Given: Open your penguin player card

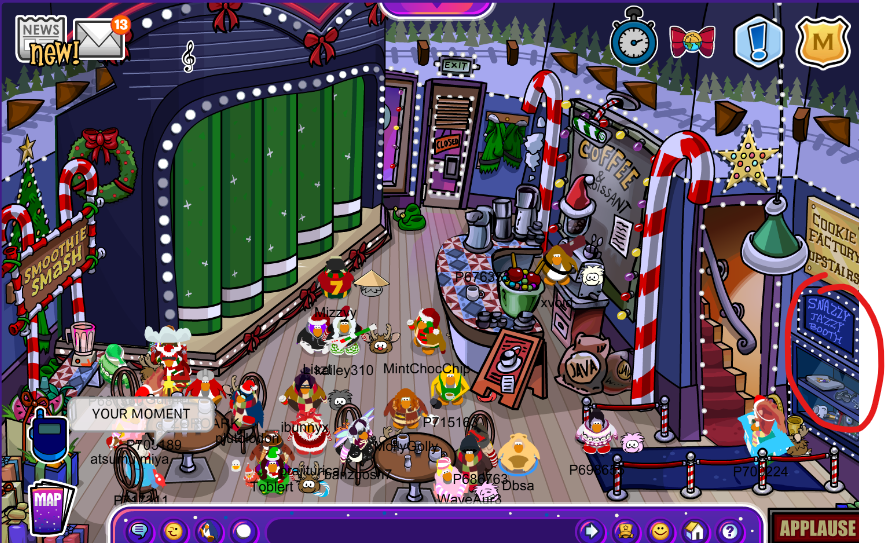Looking at the screenshot, I should pyautogui.click(x=625, y=530).
